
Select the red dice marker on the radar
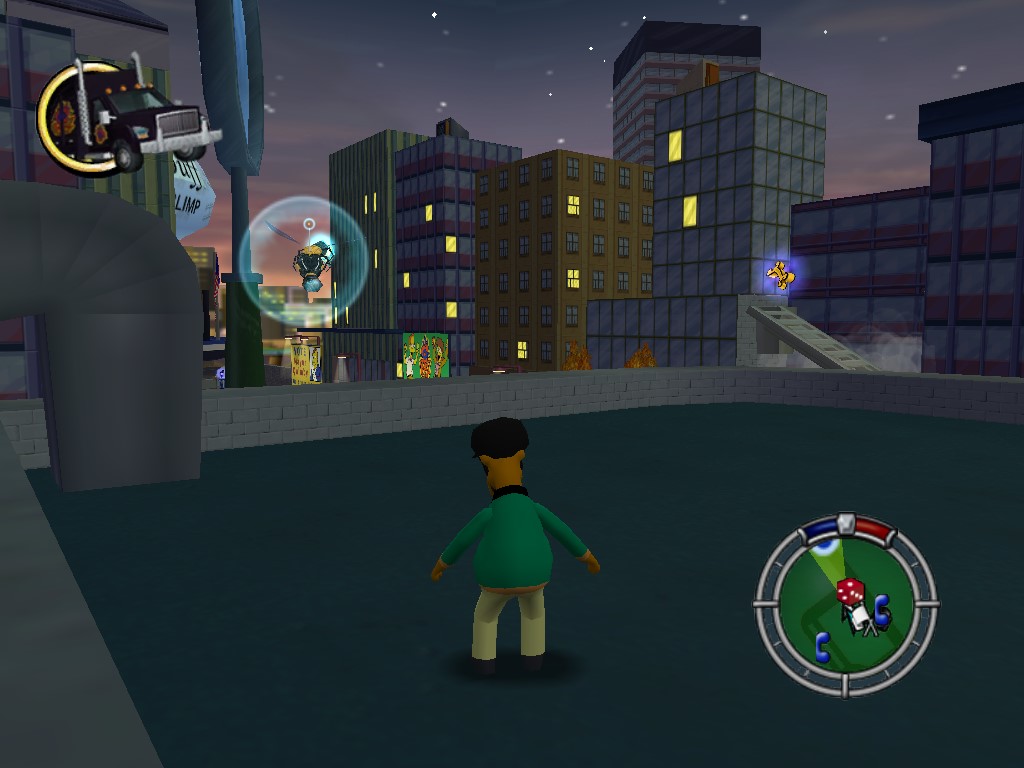click(x=850, y=592)
